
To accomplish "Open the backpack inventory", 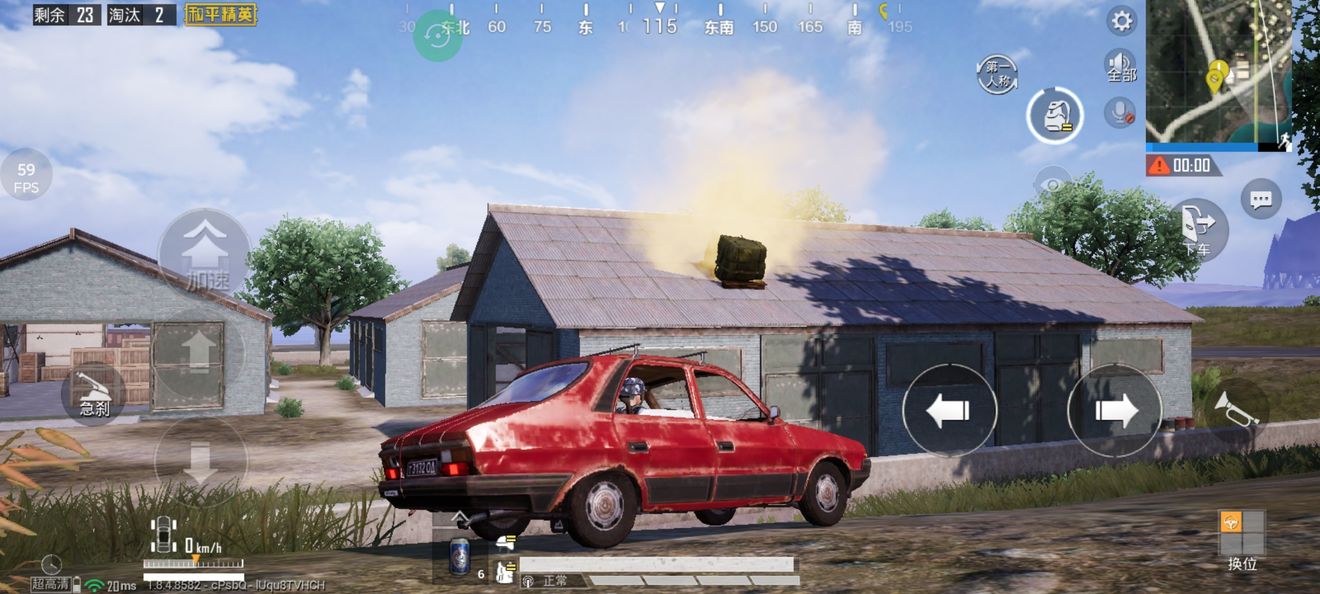I will click(1055, 116).
